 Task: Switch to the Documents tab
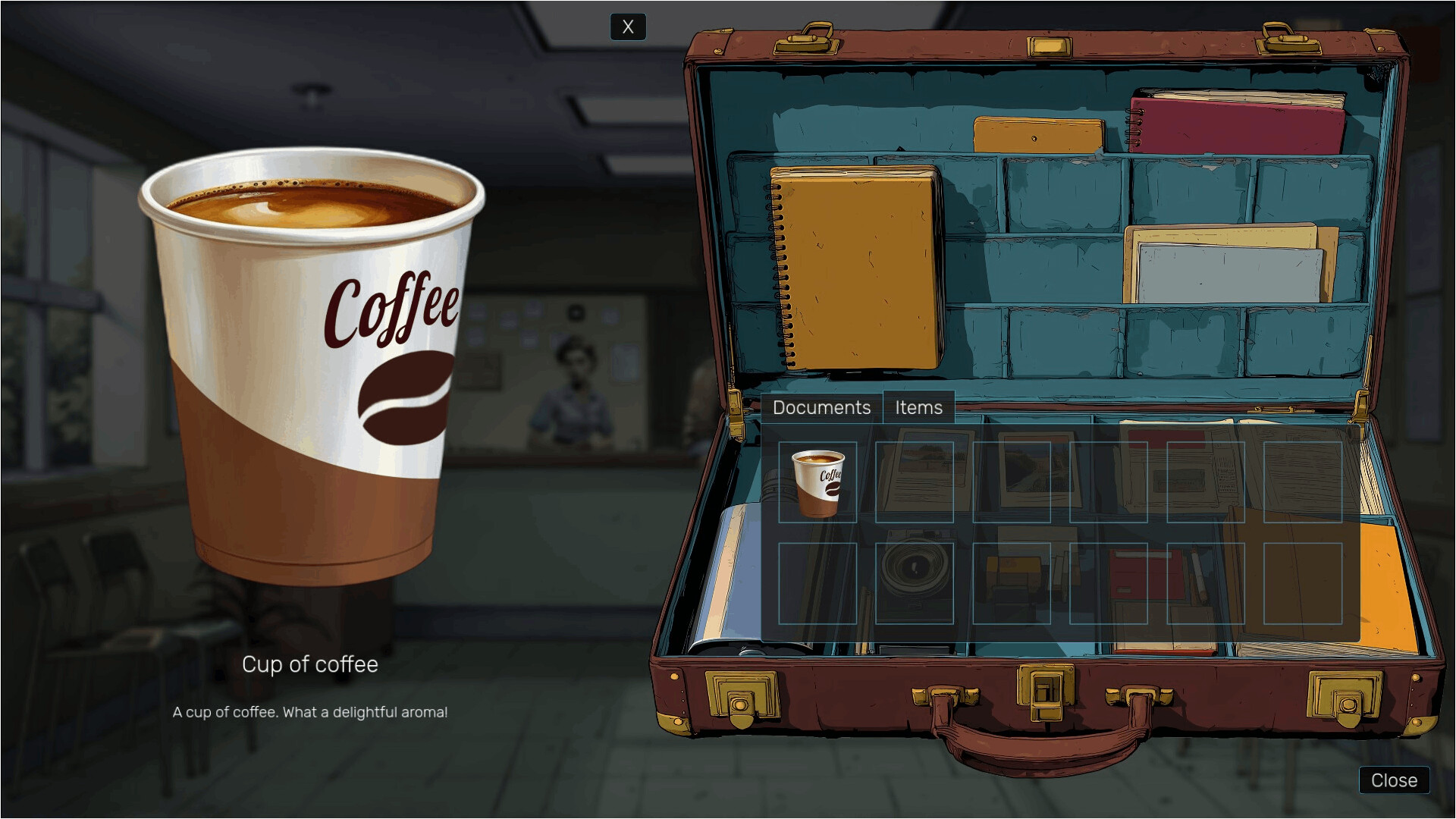(821, 408)
